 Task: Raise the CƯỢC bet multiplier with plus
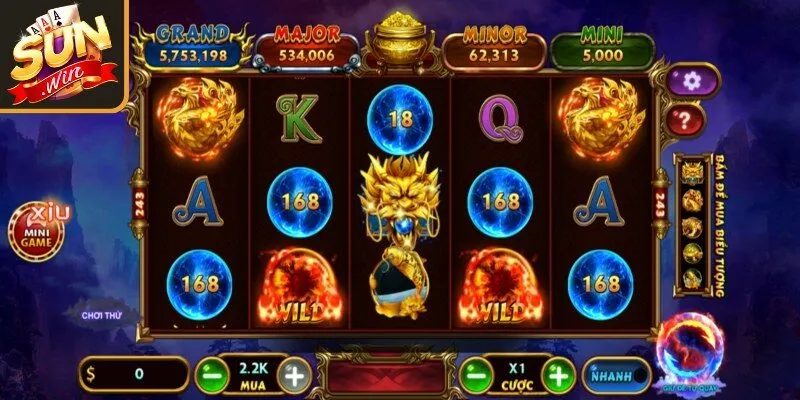(560, 376)
